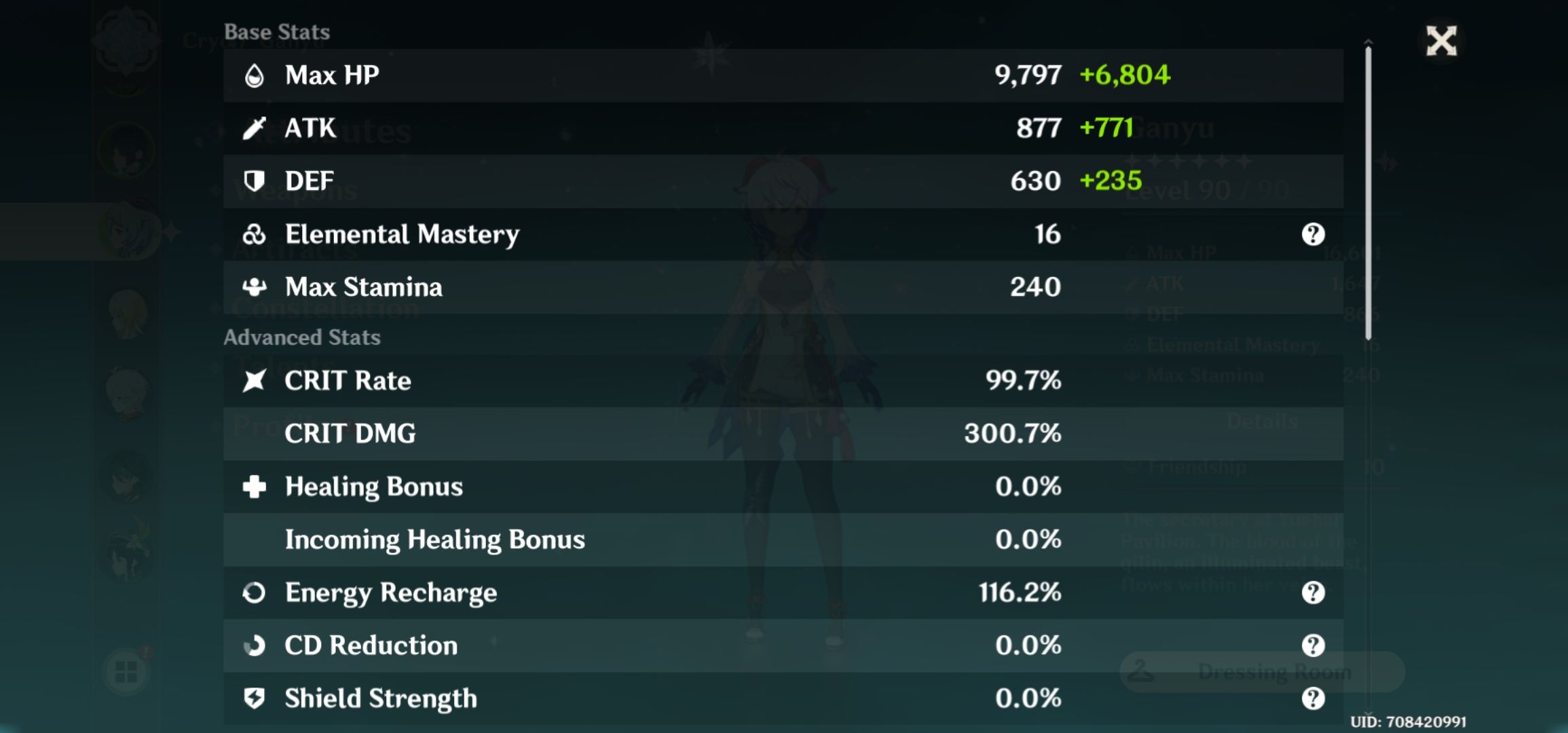Click the Elemental Mastery clover icon
1568x733 pixels.
(x=256, y=234)
